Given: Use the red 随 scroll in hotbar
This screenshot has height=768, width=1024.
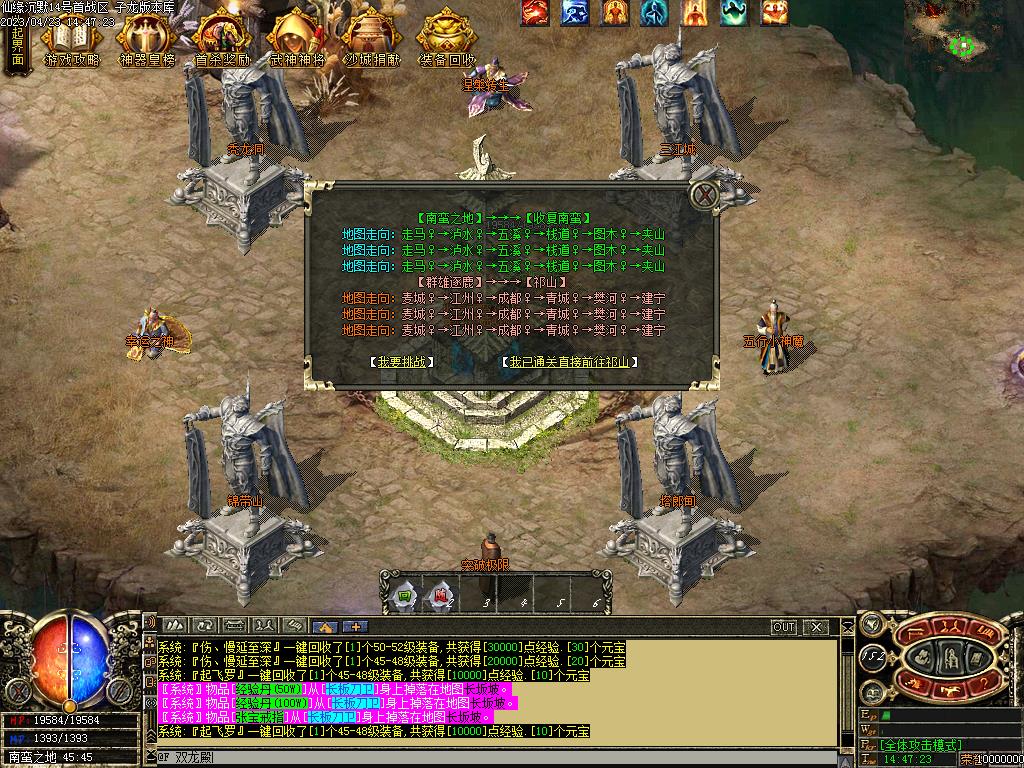Looking at the screenshot, I should click(441, 596).
